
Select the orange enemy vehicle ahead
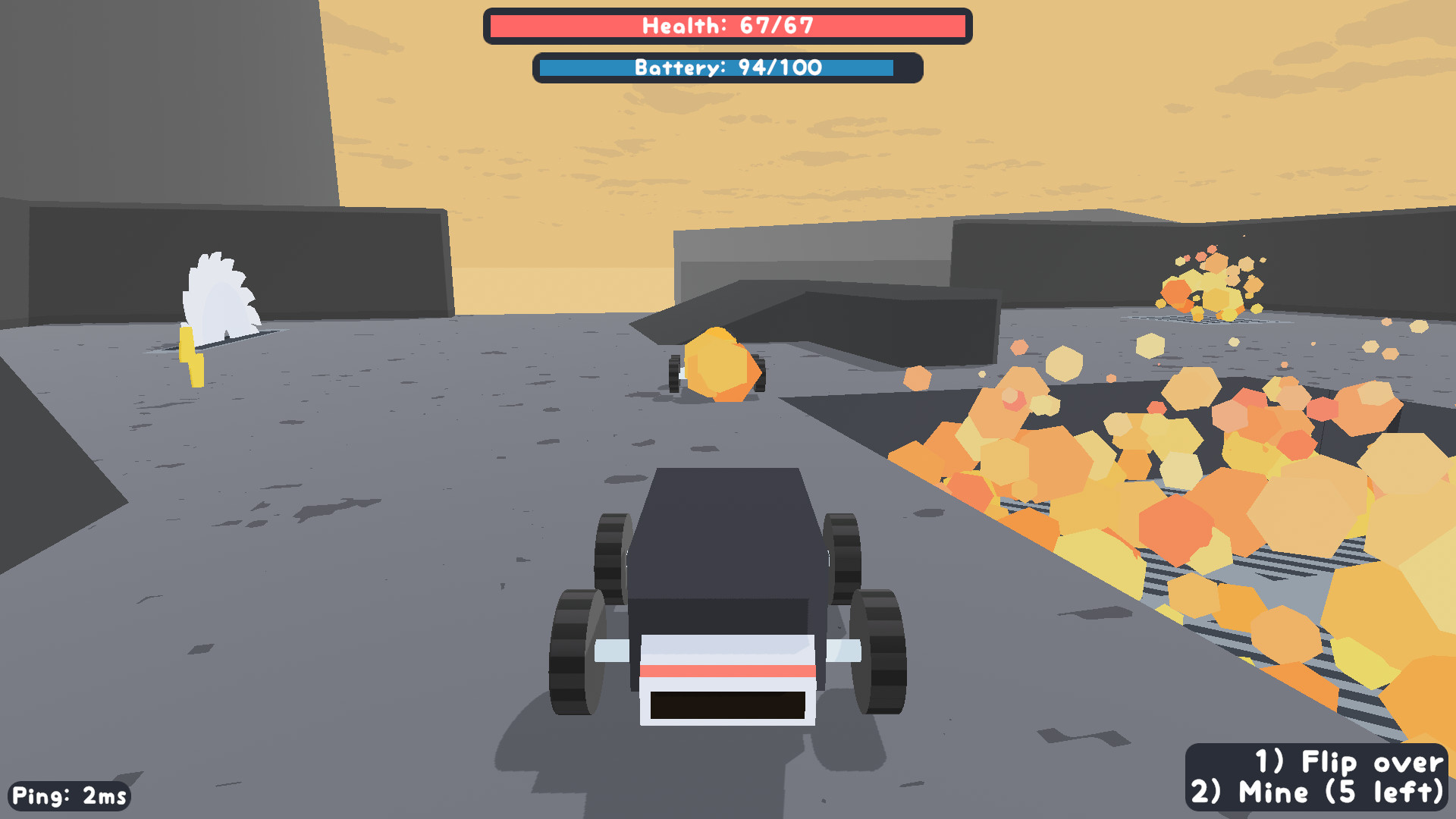coord(720,364)
